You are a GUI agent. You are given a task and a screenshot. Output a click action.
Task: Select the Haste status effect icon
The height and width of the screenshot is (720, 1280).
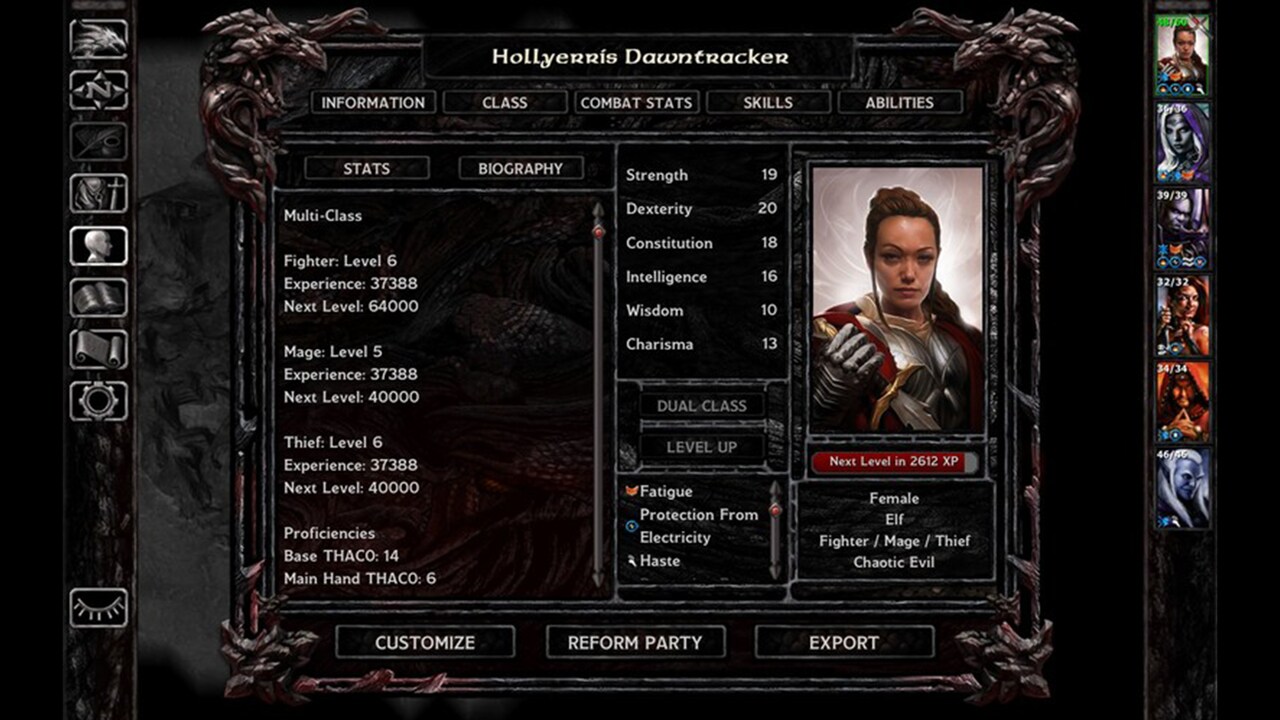[630, 560]
